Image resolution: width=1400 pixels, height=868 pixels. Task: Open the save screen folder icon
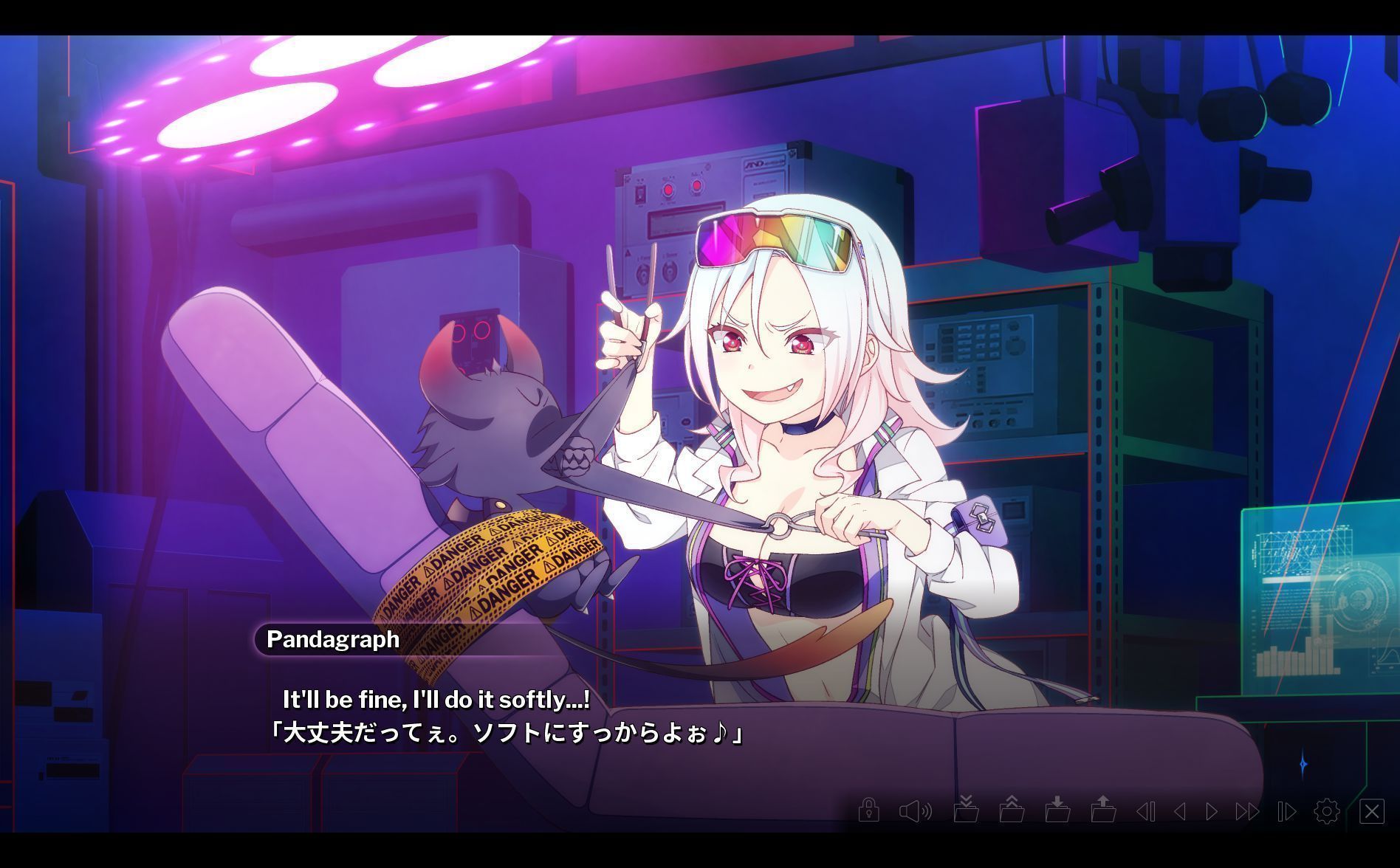[1059, 810]
